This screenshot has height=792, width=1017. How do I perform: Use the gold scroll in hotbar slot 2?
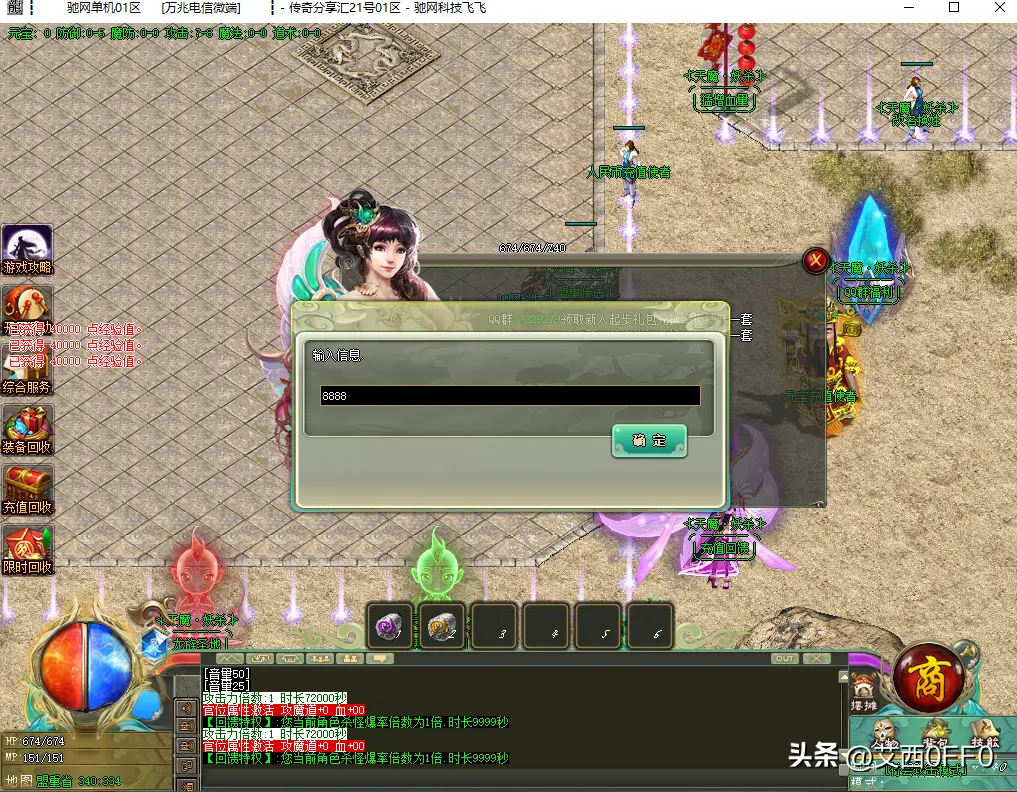pos(441,627)
